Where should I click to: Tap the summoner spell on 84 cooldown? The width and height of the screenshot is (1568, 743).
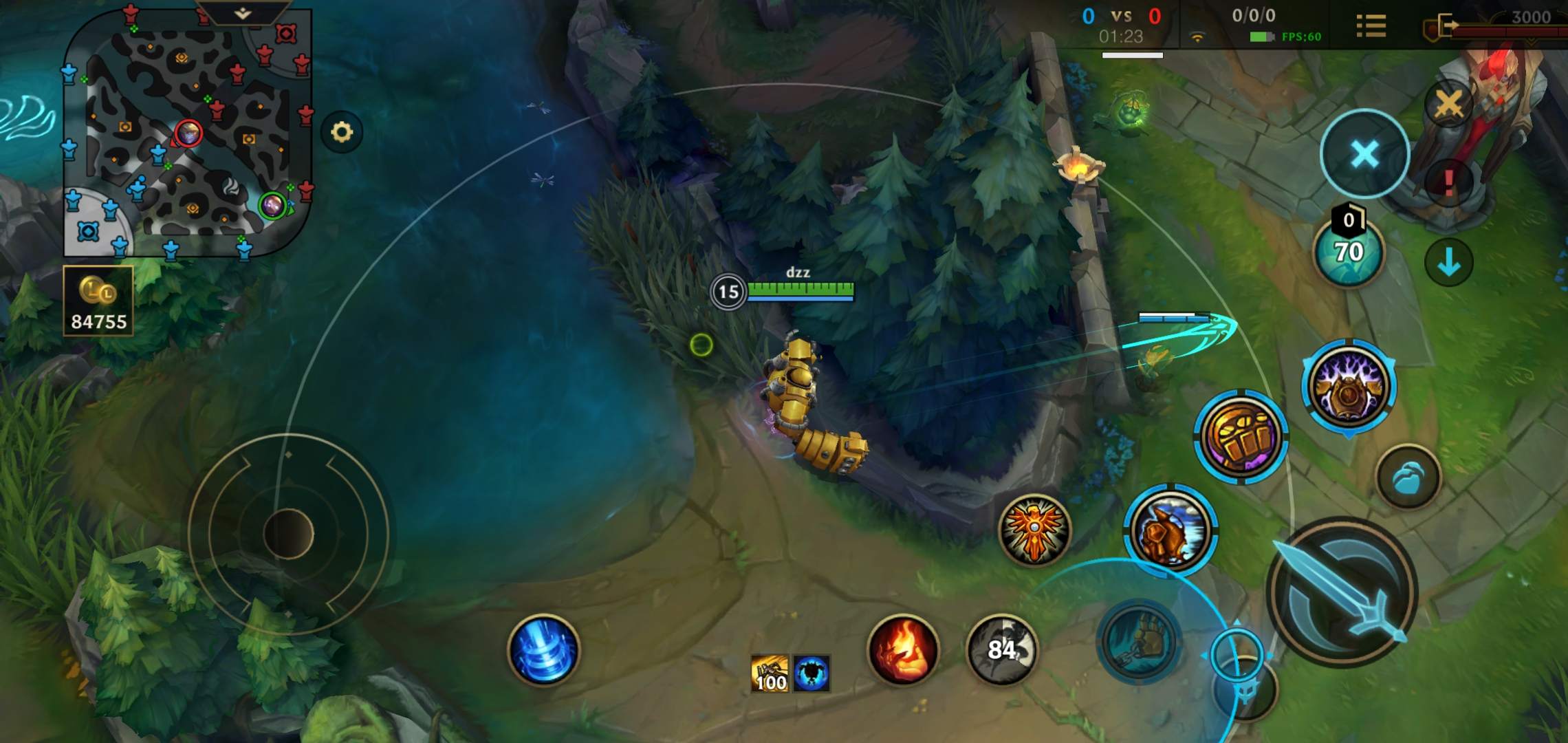pos(1001,650)
